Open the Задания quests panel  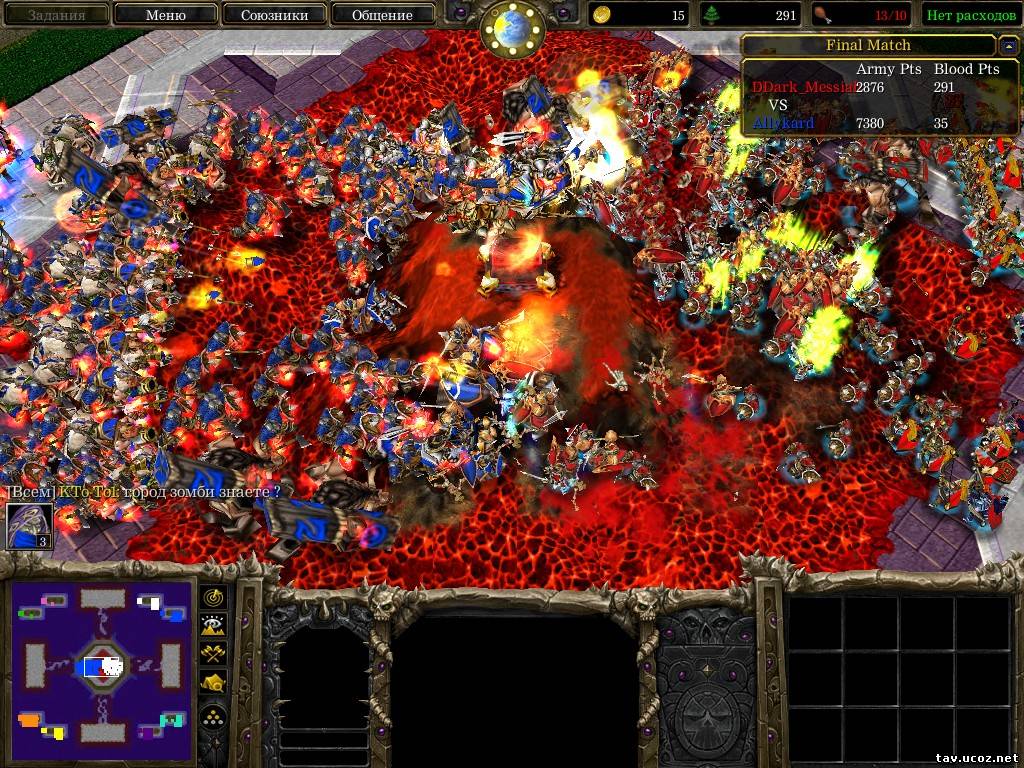56,15
